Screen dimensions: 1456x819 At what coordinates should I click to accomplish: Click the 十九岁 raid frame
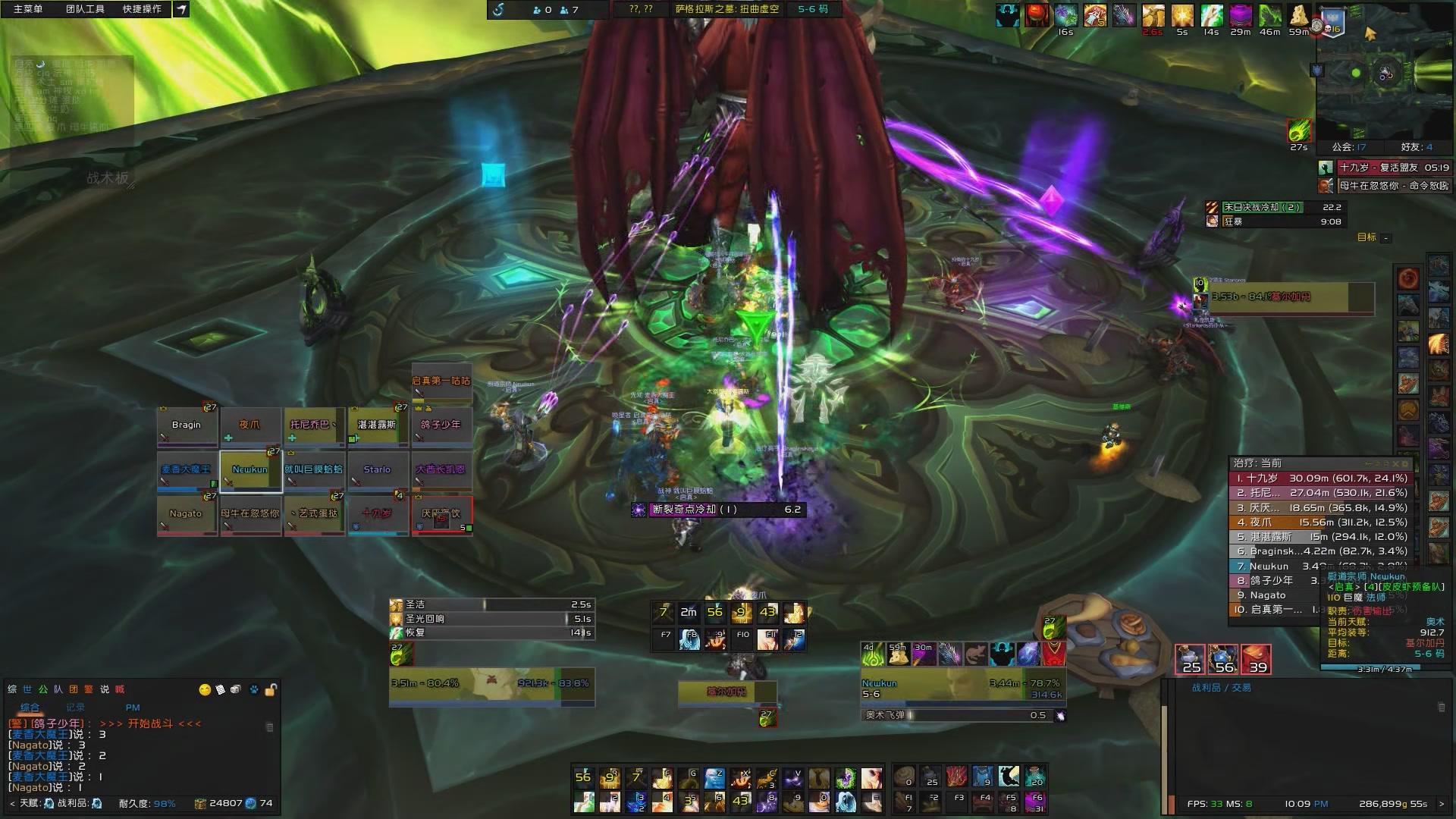tap(377, 515)
